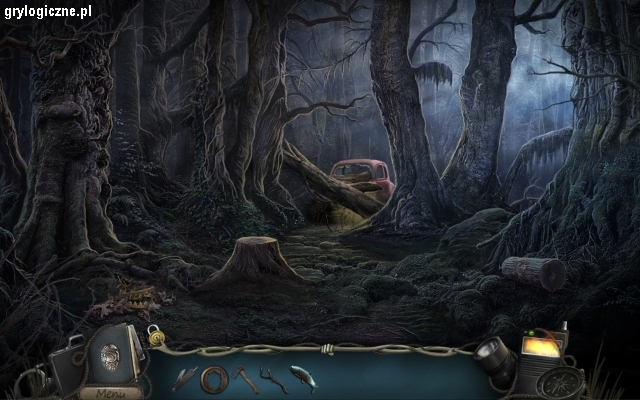Screen dimensions: 640x400
Task: Choose the hatchet from the inventory
Action: 245,378
